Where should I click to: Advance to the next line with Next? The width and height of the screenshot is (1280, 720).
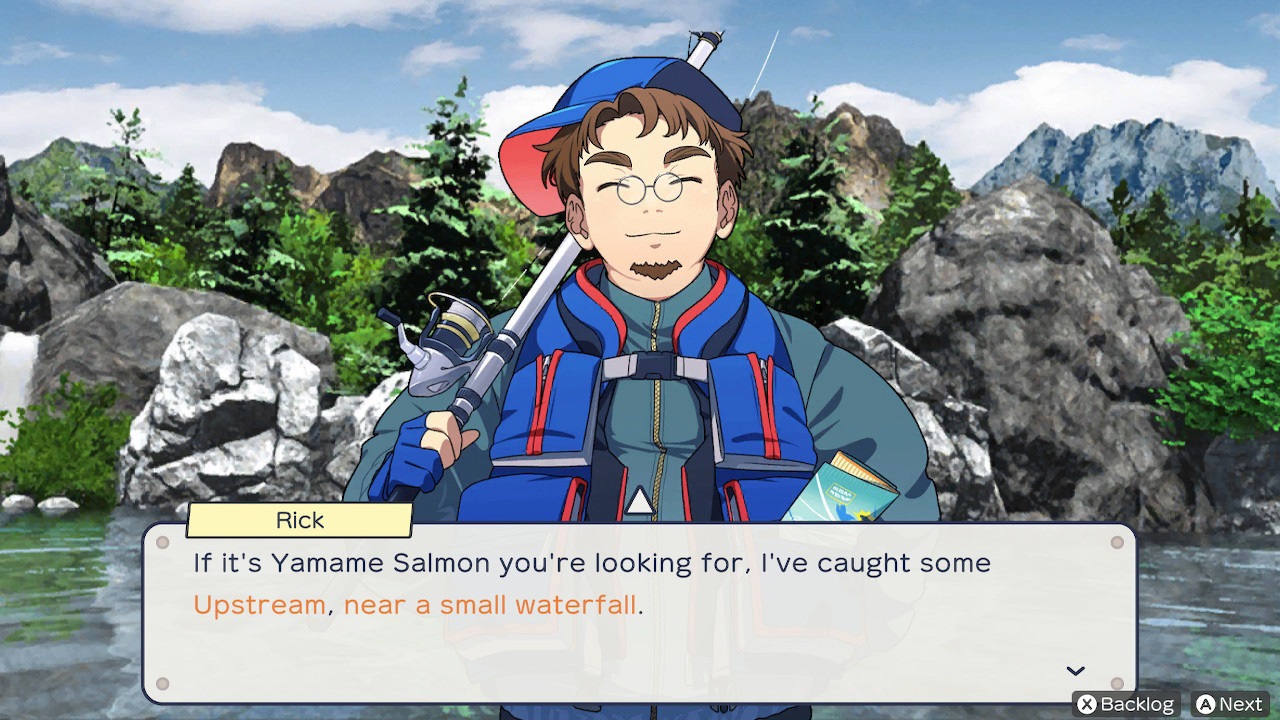[x=1228, y=704]
